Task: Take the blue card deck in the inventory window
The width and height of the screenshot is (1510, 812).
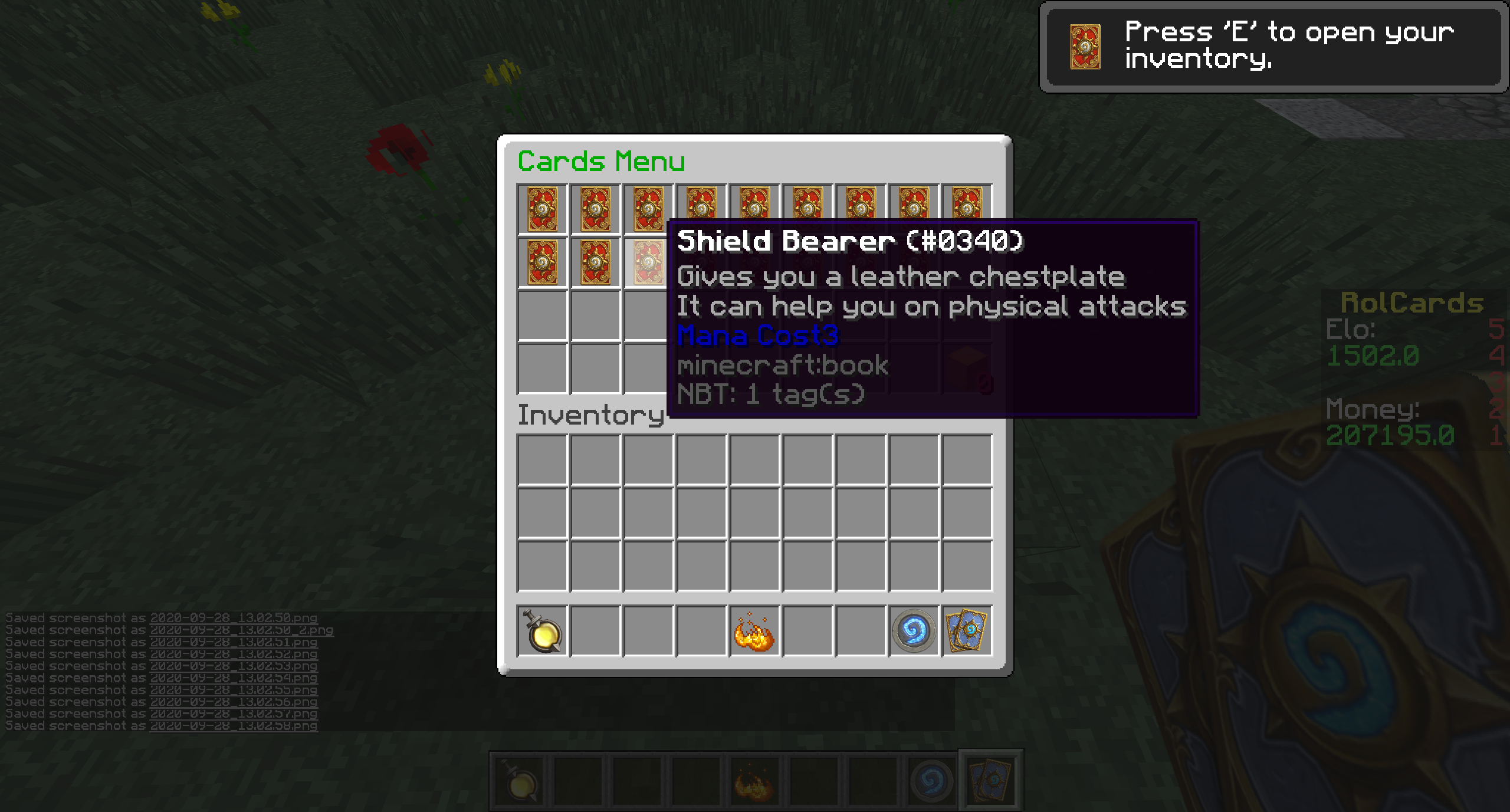Action: (x=967, y=631)
